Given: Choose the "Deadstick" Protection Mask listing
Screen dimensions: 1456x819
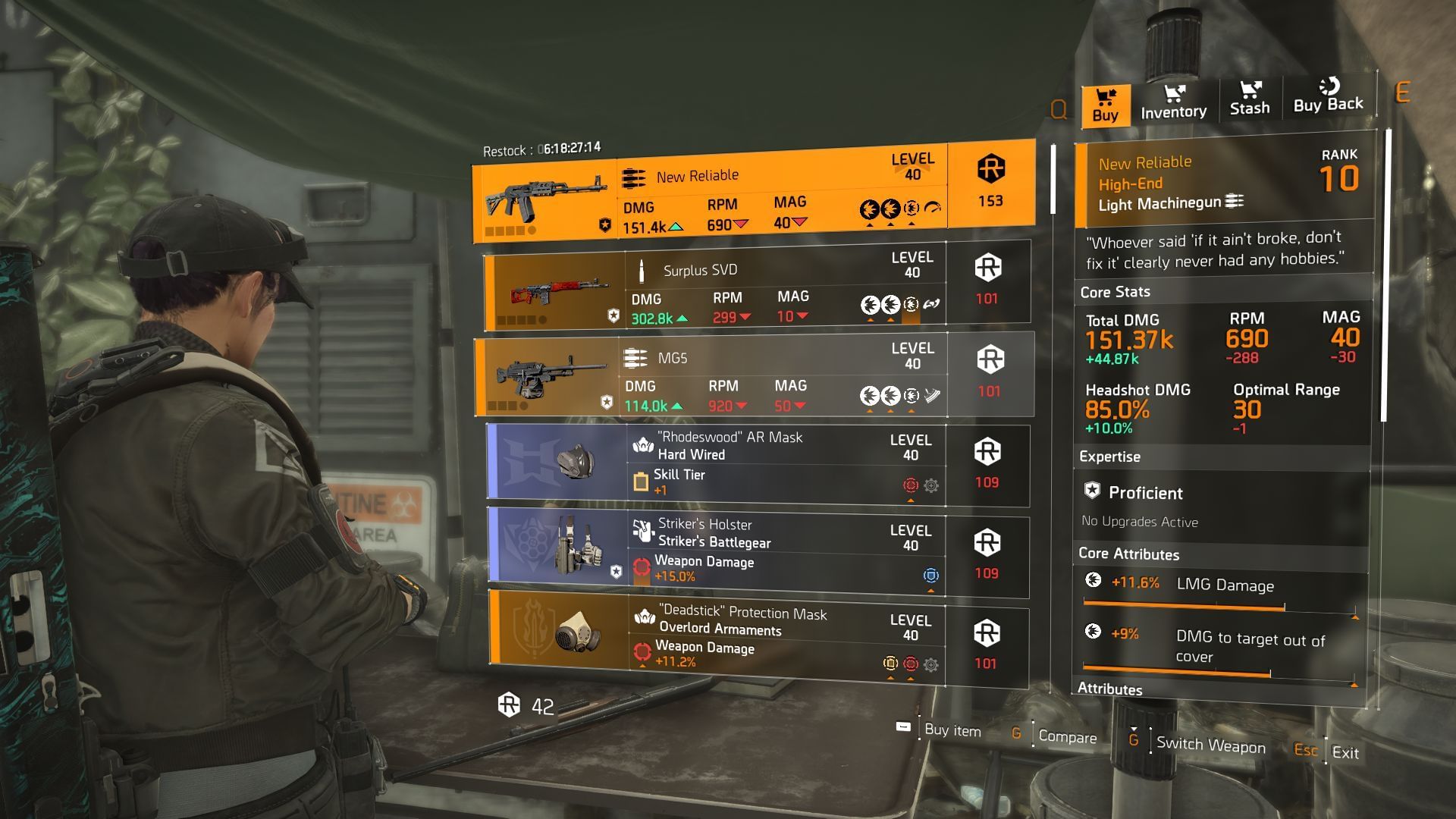Looking at the screenshot, I should point(757,641).
